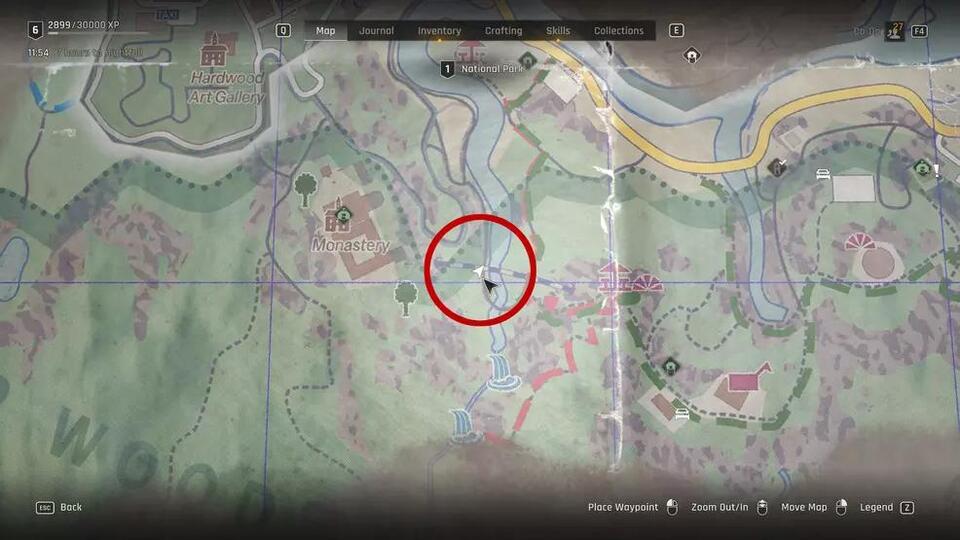960x540 pixels.
Task: Show the Skills tab
Action: [558, 31]
